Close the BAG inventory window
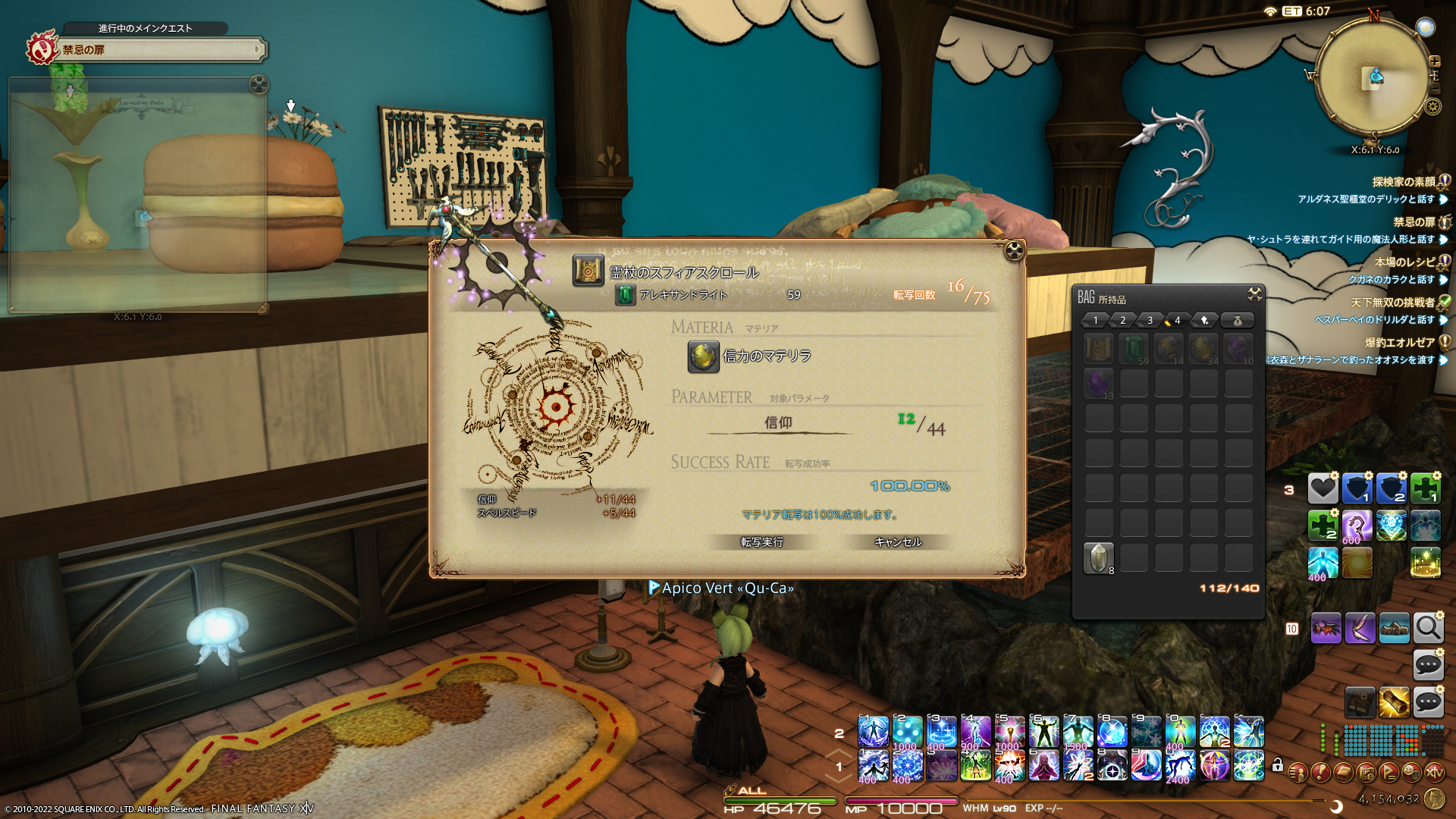 click(1254, 294)
